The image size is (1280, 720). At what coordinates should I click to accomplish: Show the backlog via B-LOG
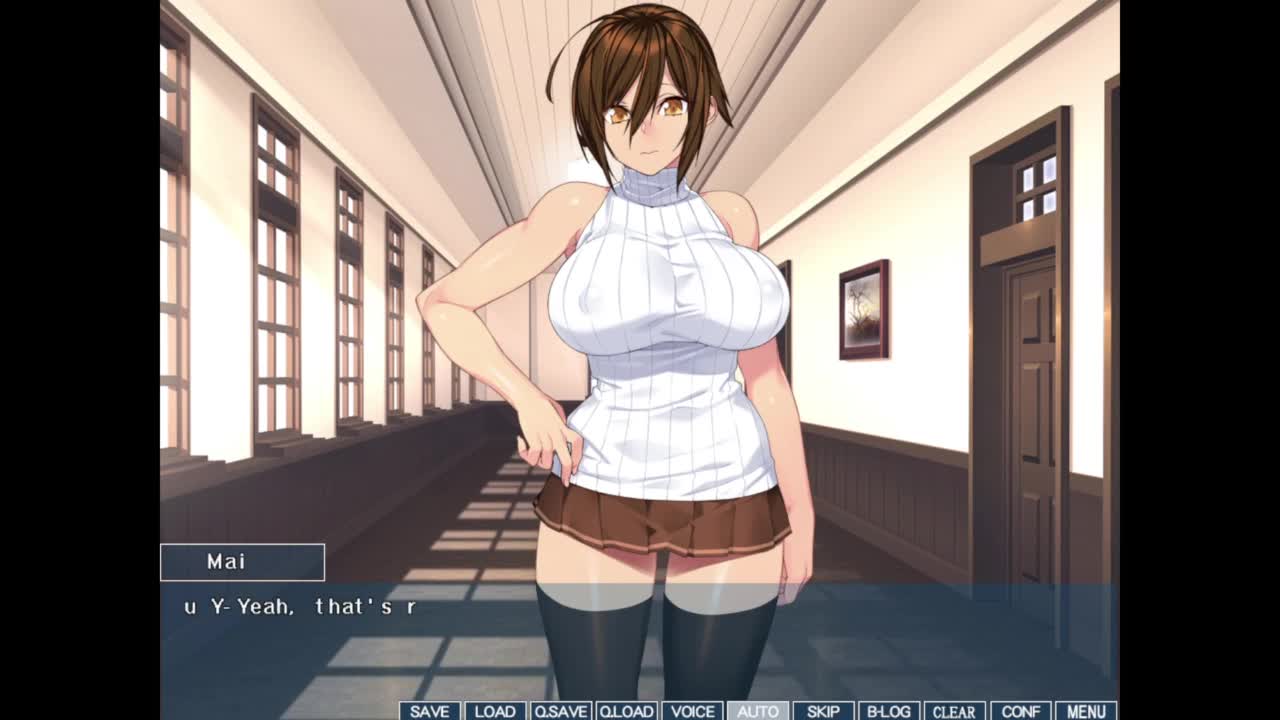point(888,711)
